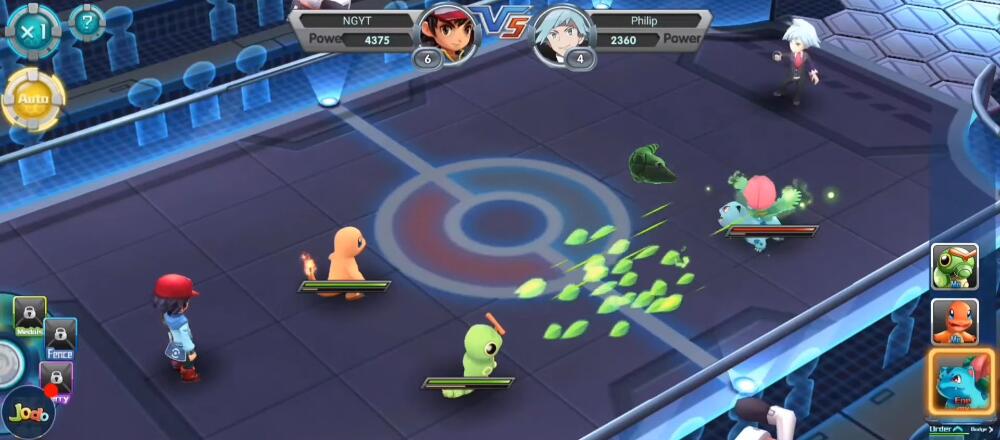The image size is (1000, 440).
Task: Open the Badge panel arrow
Action: click(992, 430)
